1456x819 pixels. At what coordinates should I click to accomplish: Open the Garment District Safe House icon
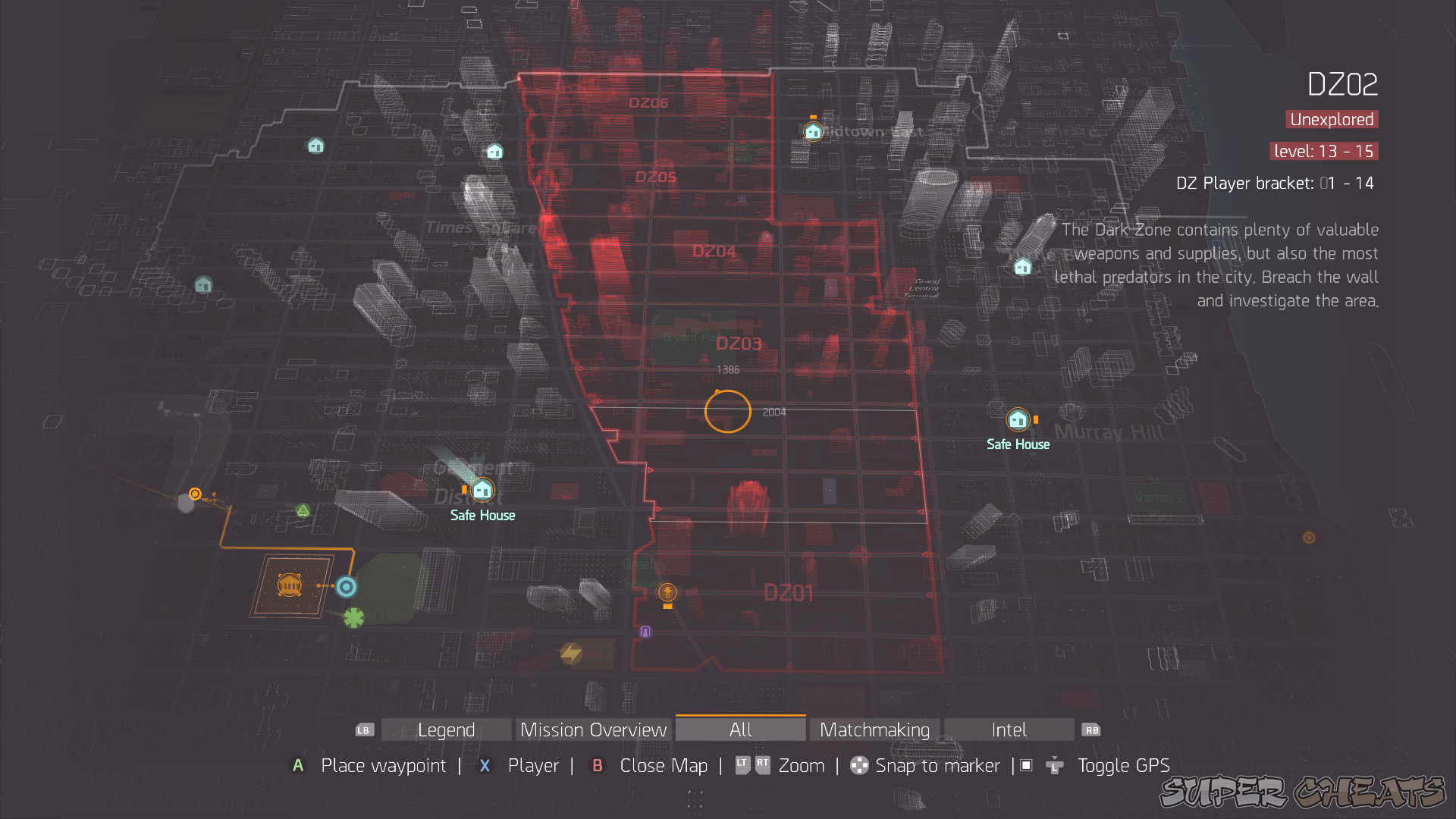pyautogui.click(x=483, y=490)
